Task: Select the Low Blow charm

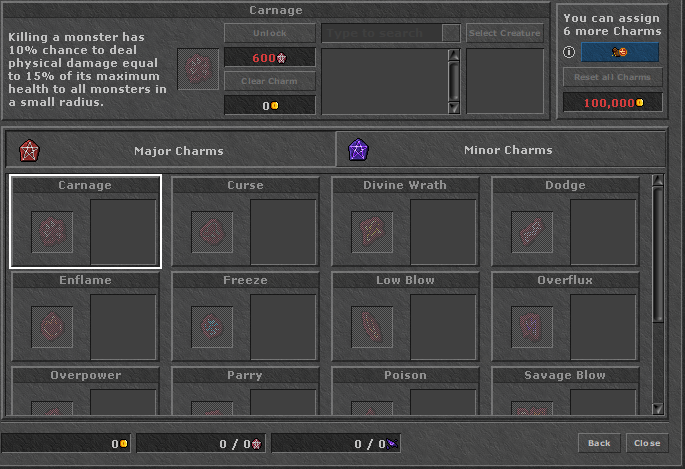Action: coord(405,317)
